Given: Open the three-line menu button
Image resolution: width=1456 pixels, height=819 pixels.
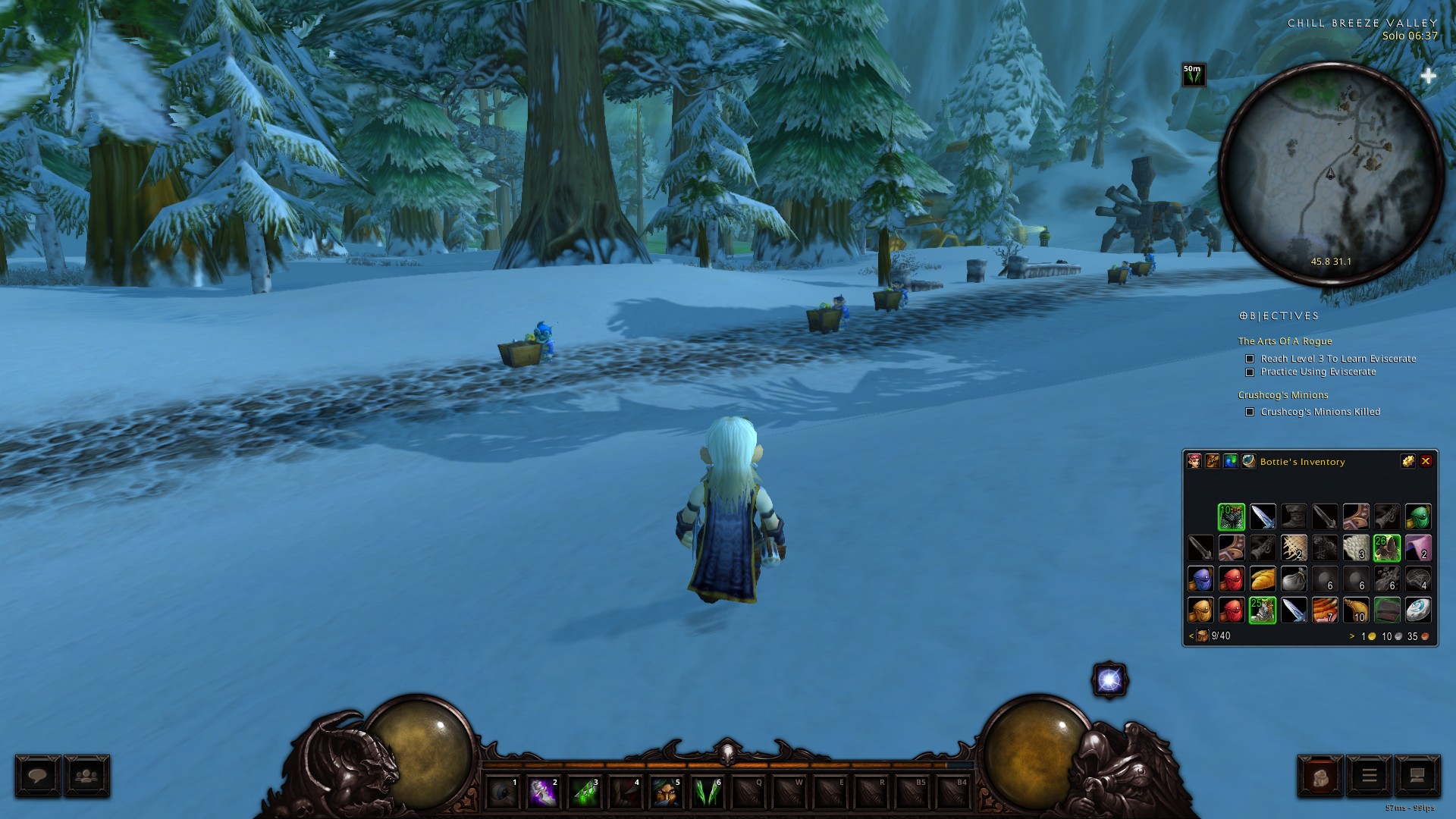Looking at the screenshot, I should point(1369,776).
